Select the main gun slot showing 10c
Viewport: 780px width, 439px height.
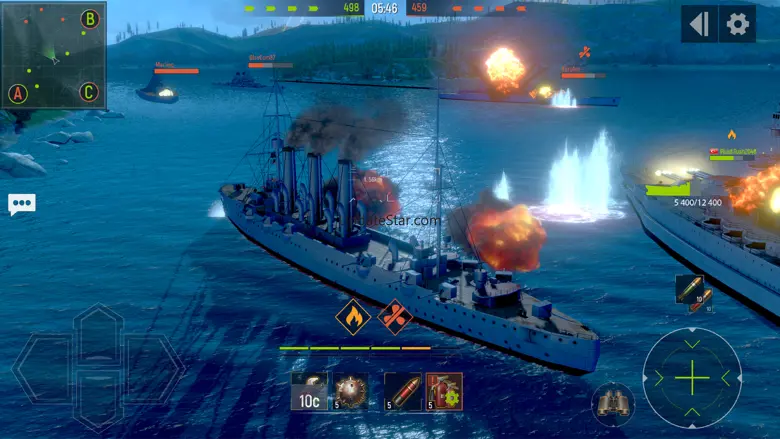point(309,391)
